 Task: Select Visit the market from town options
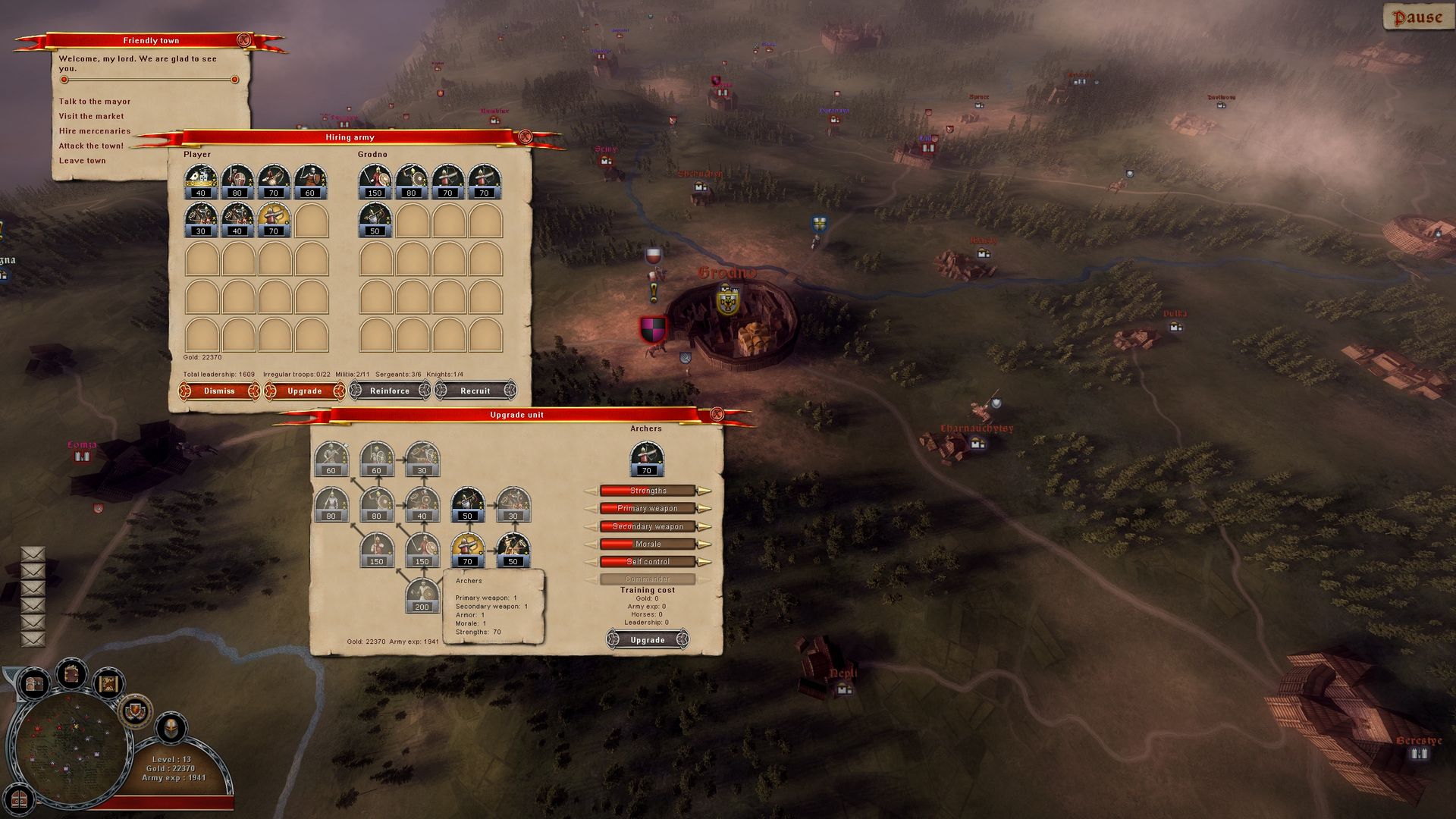coord(92,115)
